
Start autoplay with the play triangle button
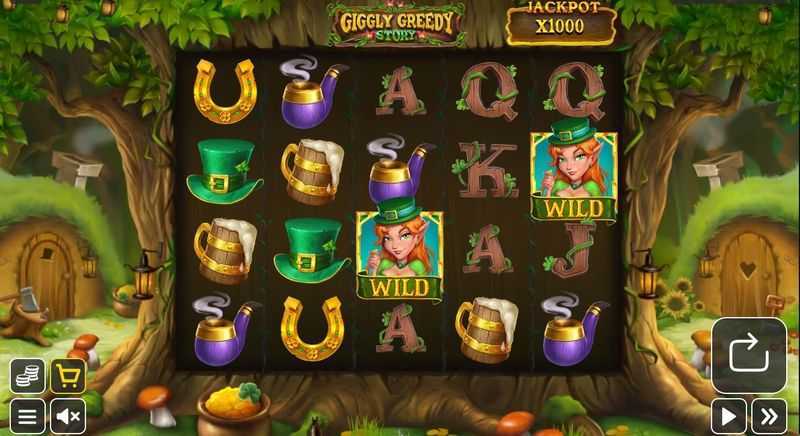click(729, 416)
